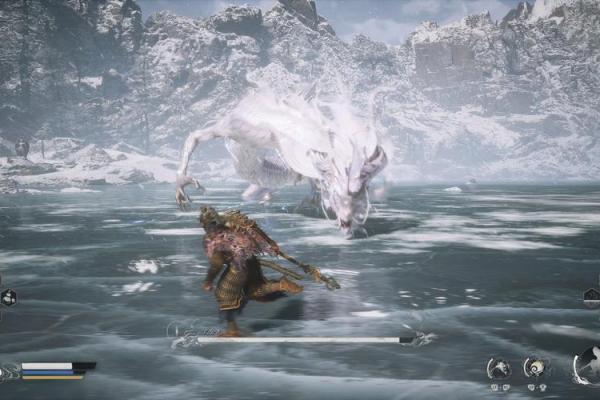Screen dimensions: 600x400
Task: Select the dark hexagonal slot on the right edge
Action: tap(591, 297)
